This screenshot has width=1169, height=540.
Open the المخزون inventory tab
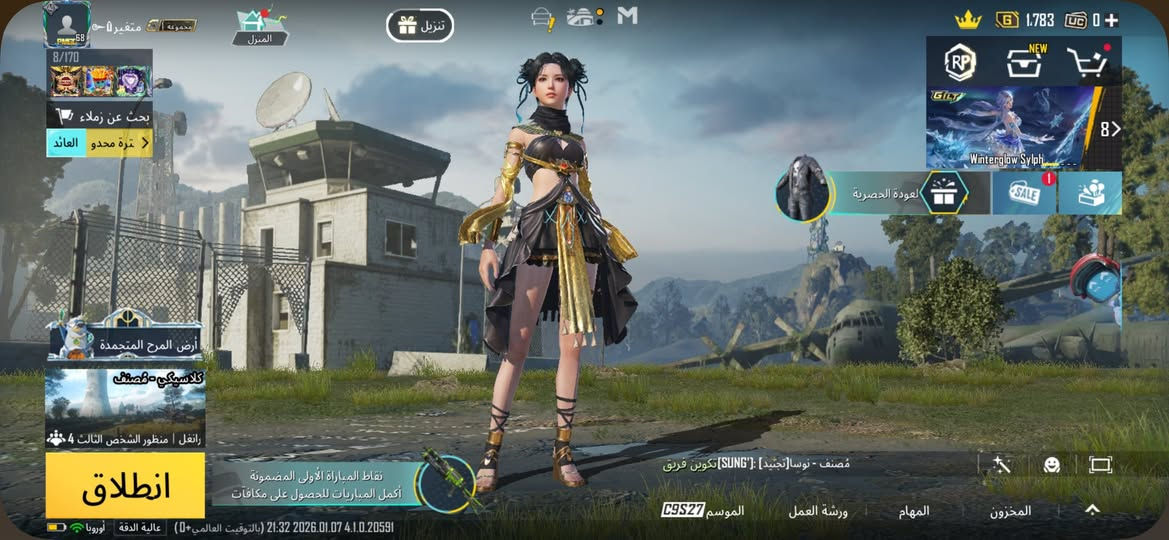pos(1010,511)
